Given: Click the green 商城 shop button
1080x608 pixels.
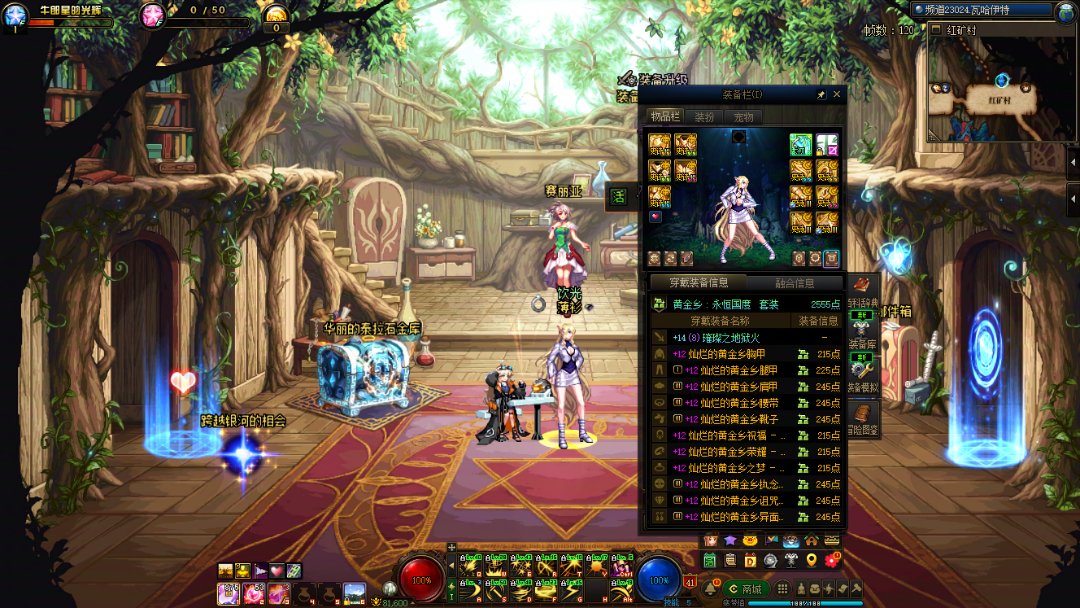Looking at the screenshot, I should [746, 589].
